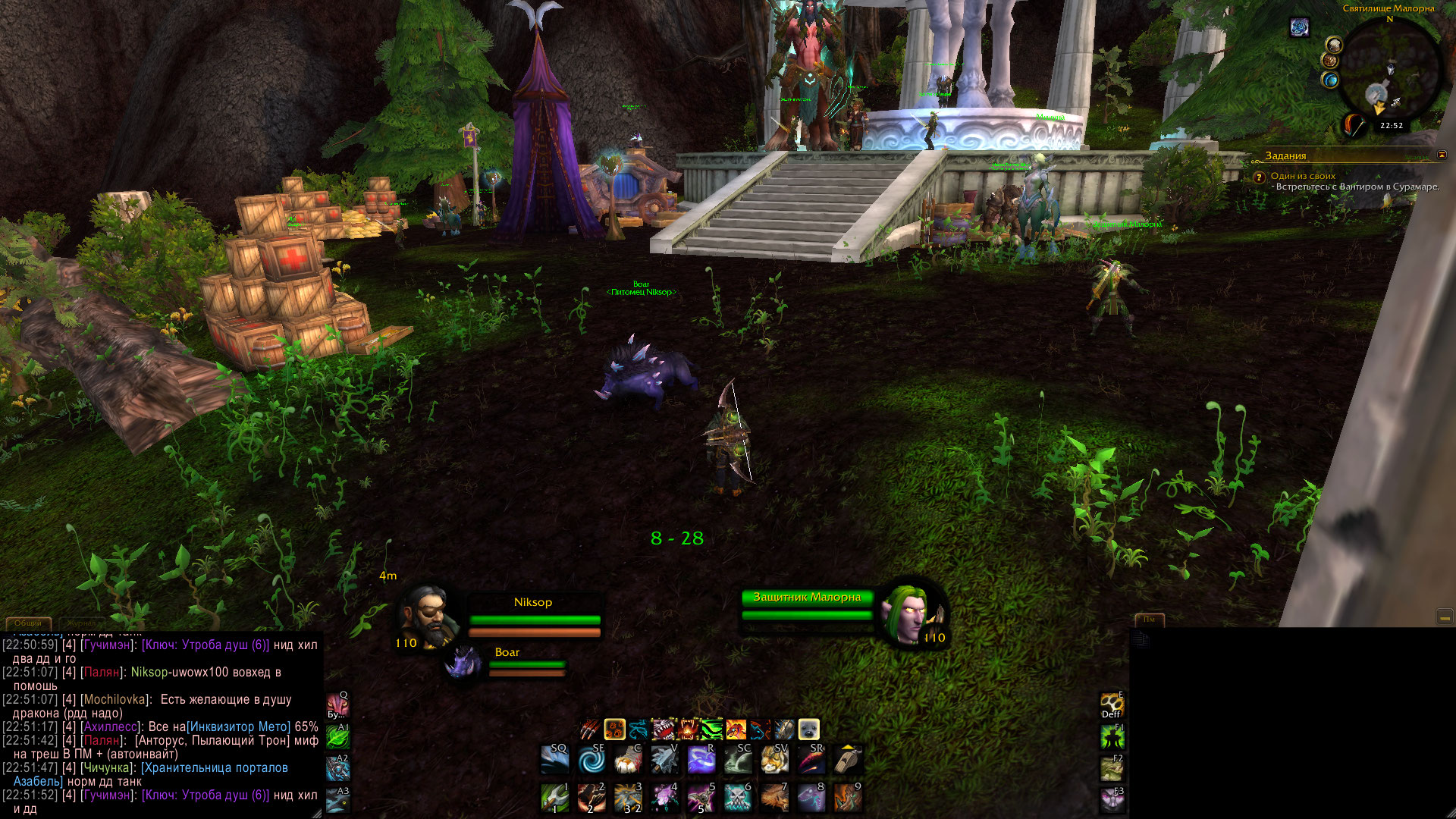Click the Niksop player portrait
The width and height of the screenshot is (1456, 819).
(x=428, y=616)
